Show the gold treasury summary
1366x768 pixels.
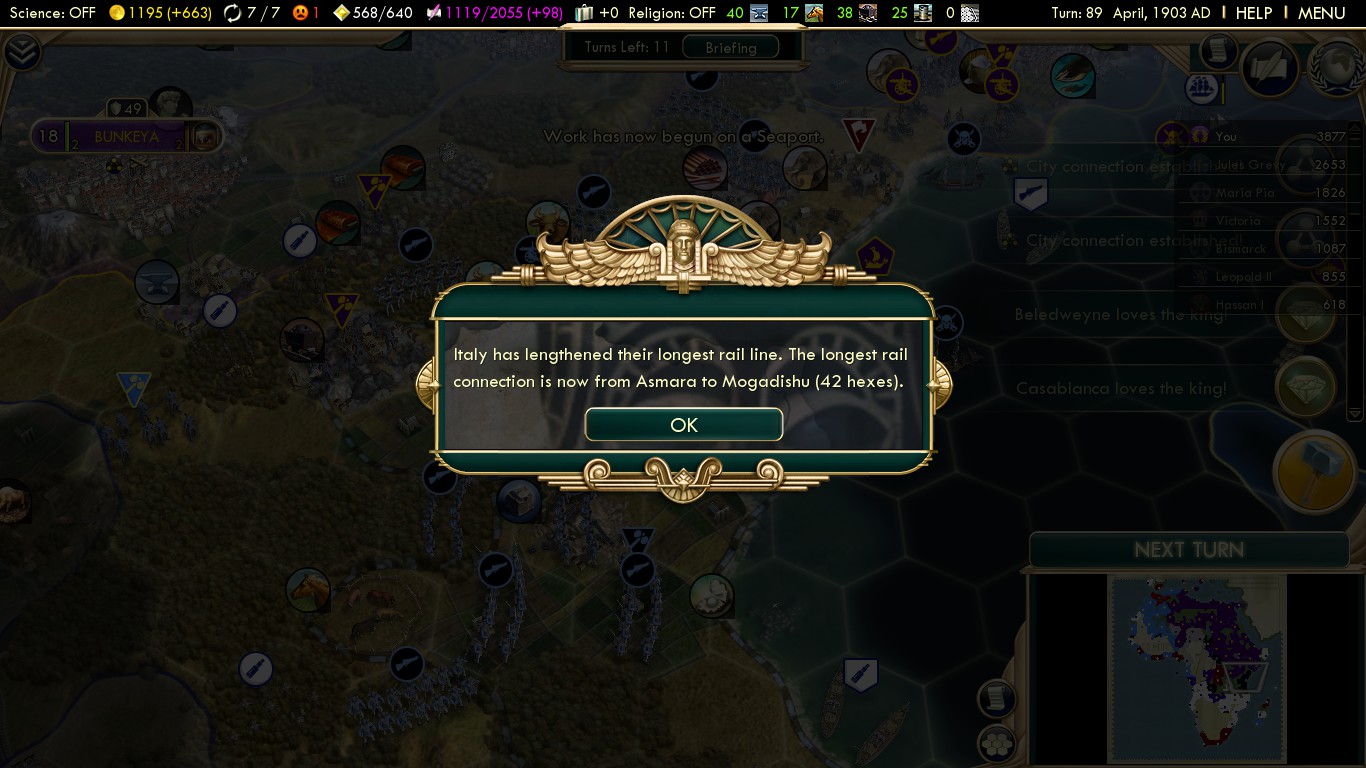pos(151,13)
